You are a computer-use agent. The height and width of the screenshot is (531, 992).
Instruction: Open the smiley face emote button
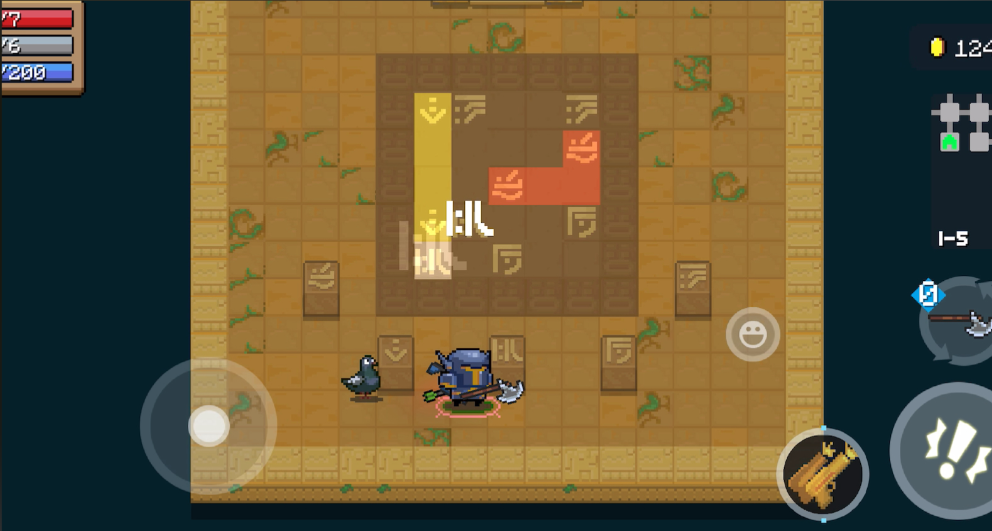[753, 334]
